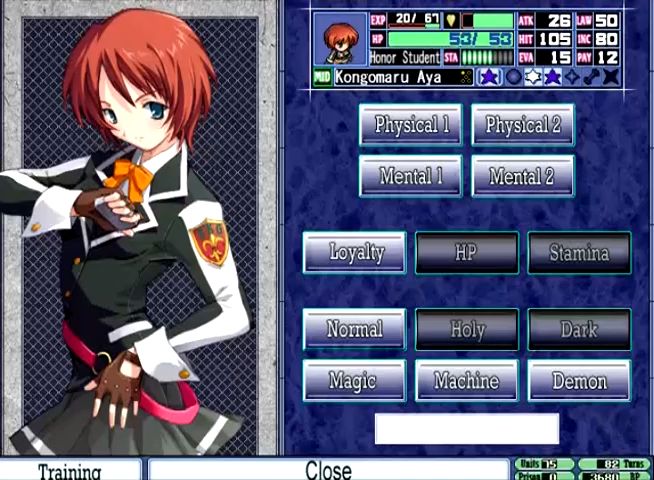Train the Loyalty stat
This screenshot has height=480, width=654.
[x=355, y=253]
